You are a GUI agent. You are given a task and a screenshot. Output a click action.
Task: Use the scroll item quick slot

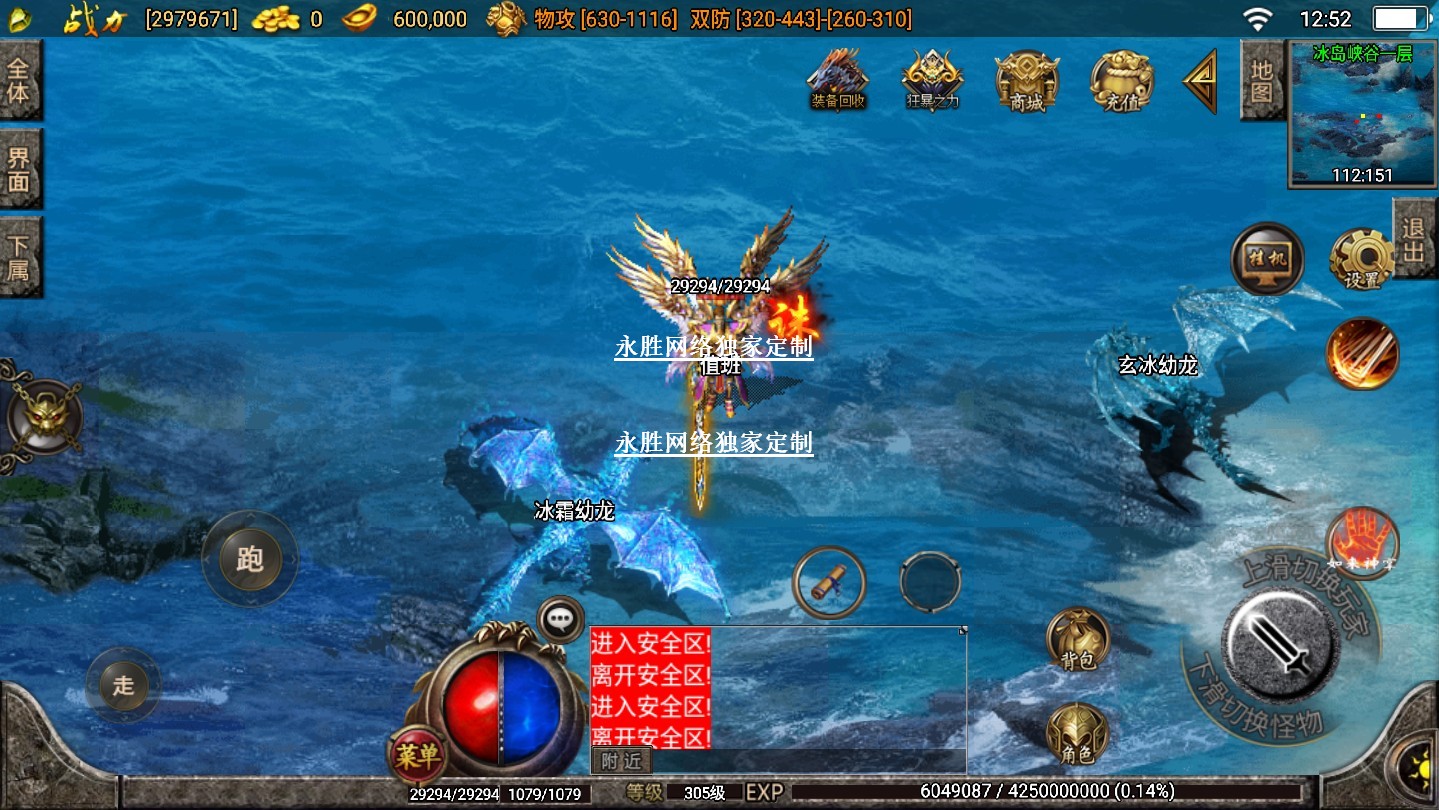tap(829, 582)
